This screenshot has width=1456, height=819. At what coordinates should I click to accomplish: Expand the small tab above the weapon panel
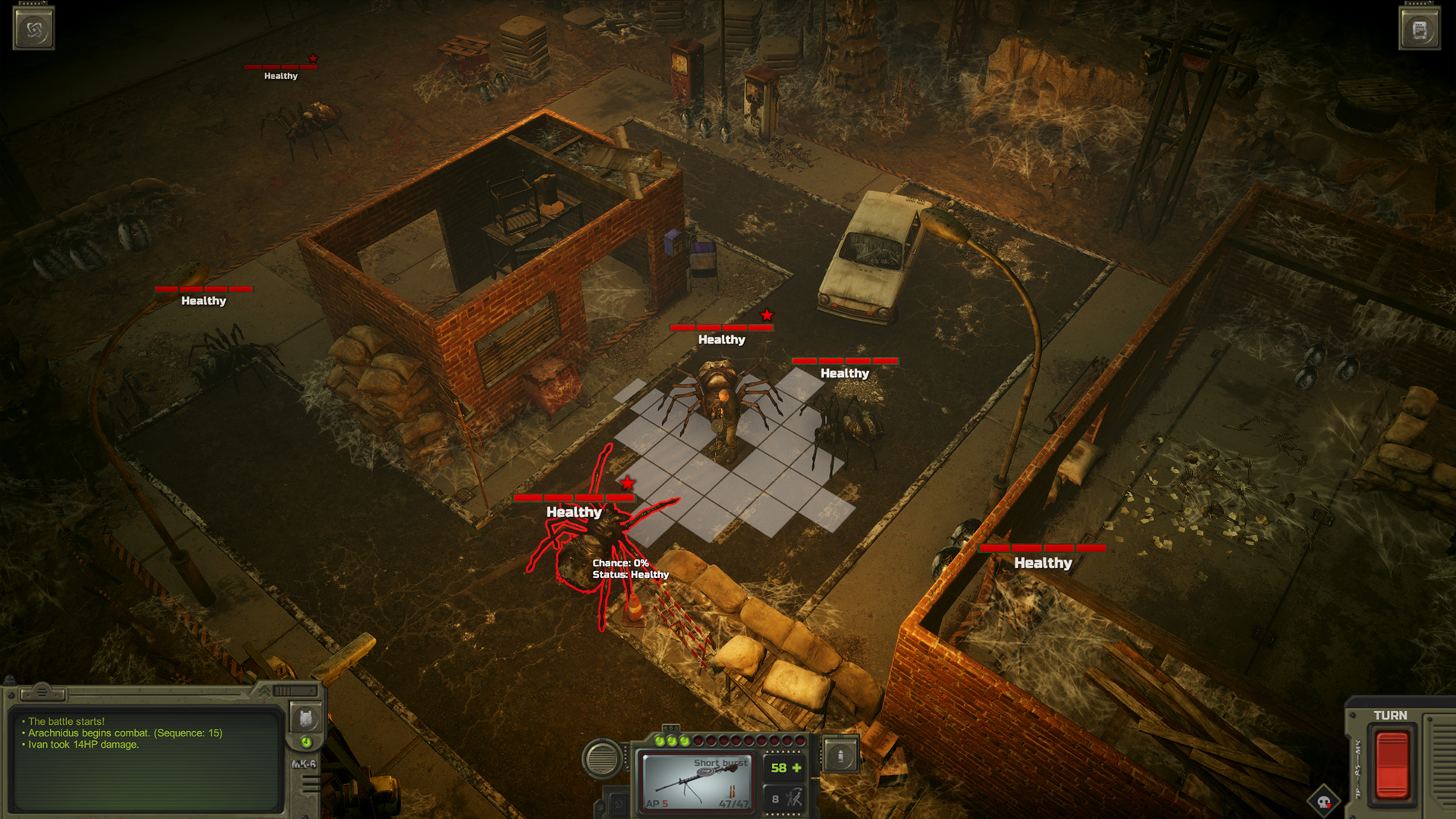[x=671, y=730]
